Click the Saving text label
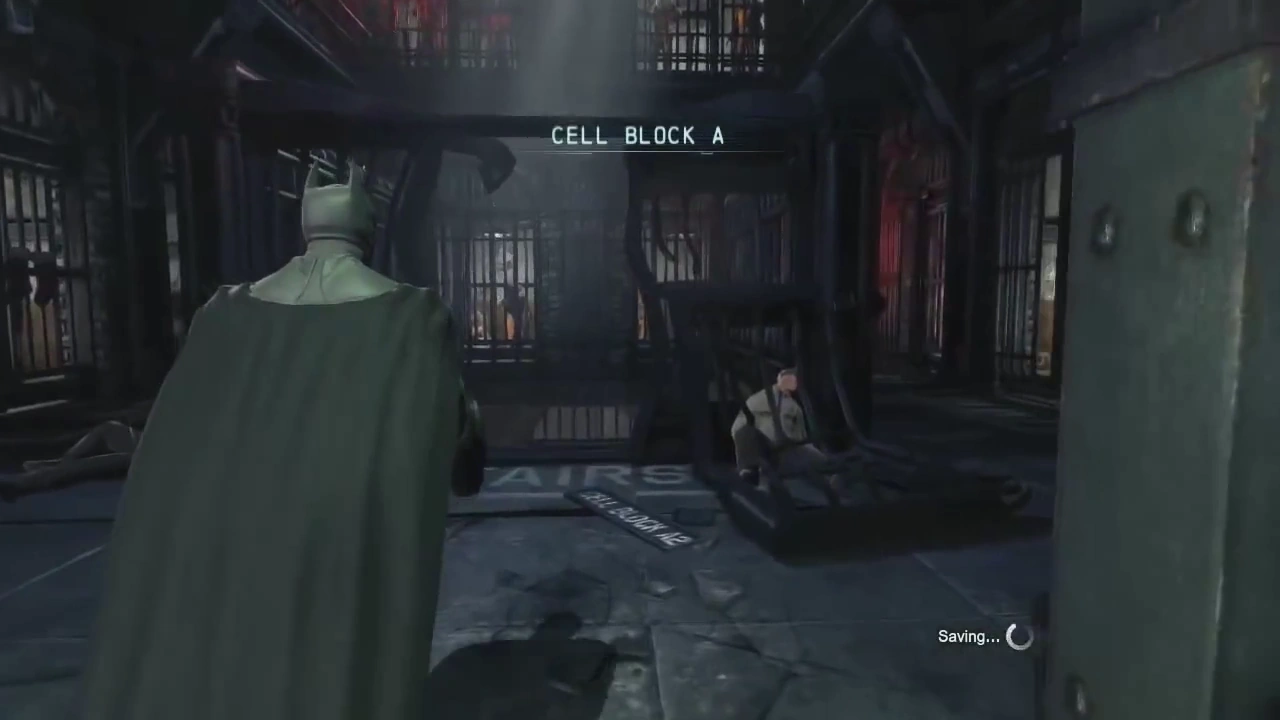1280x720 pixels. tap(967, 636)
